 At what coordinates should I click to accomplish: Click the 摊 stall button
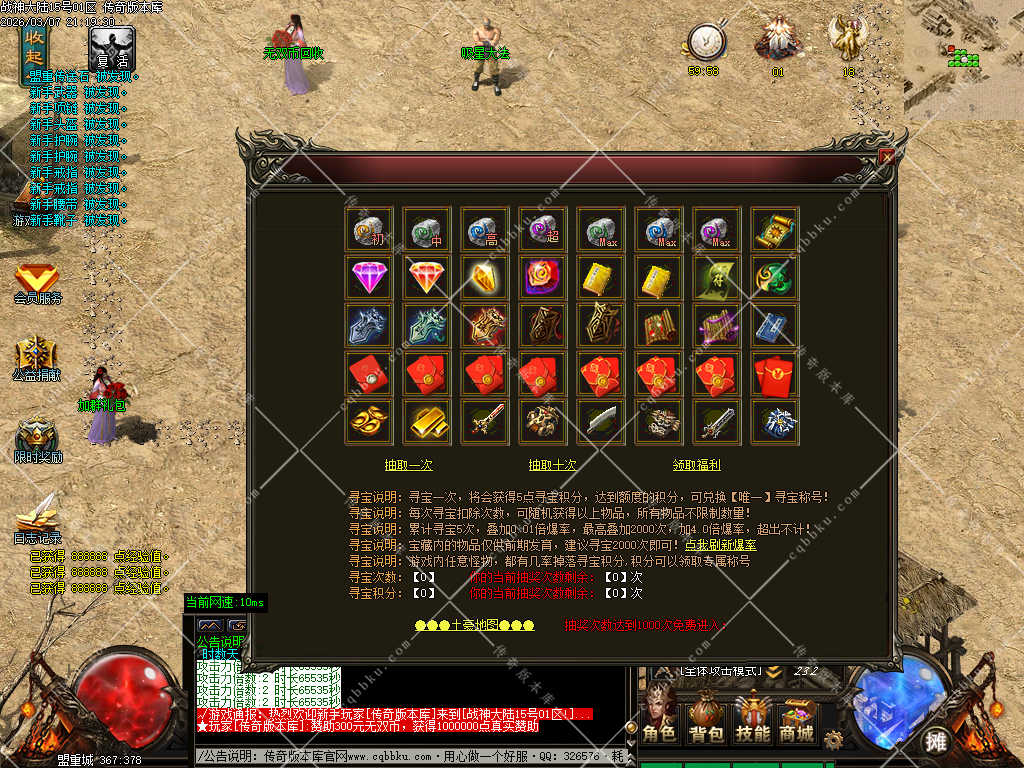(935, 741)
